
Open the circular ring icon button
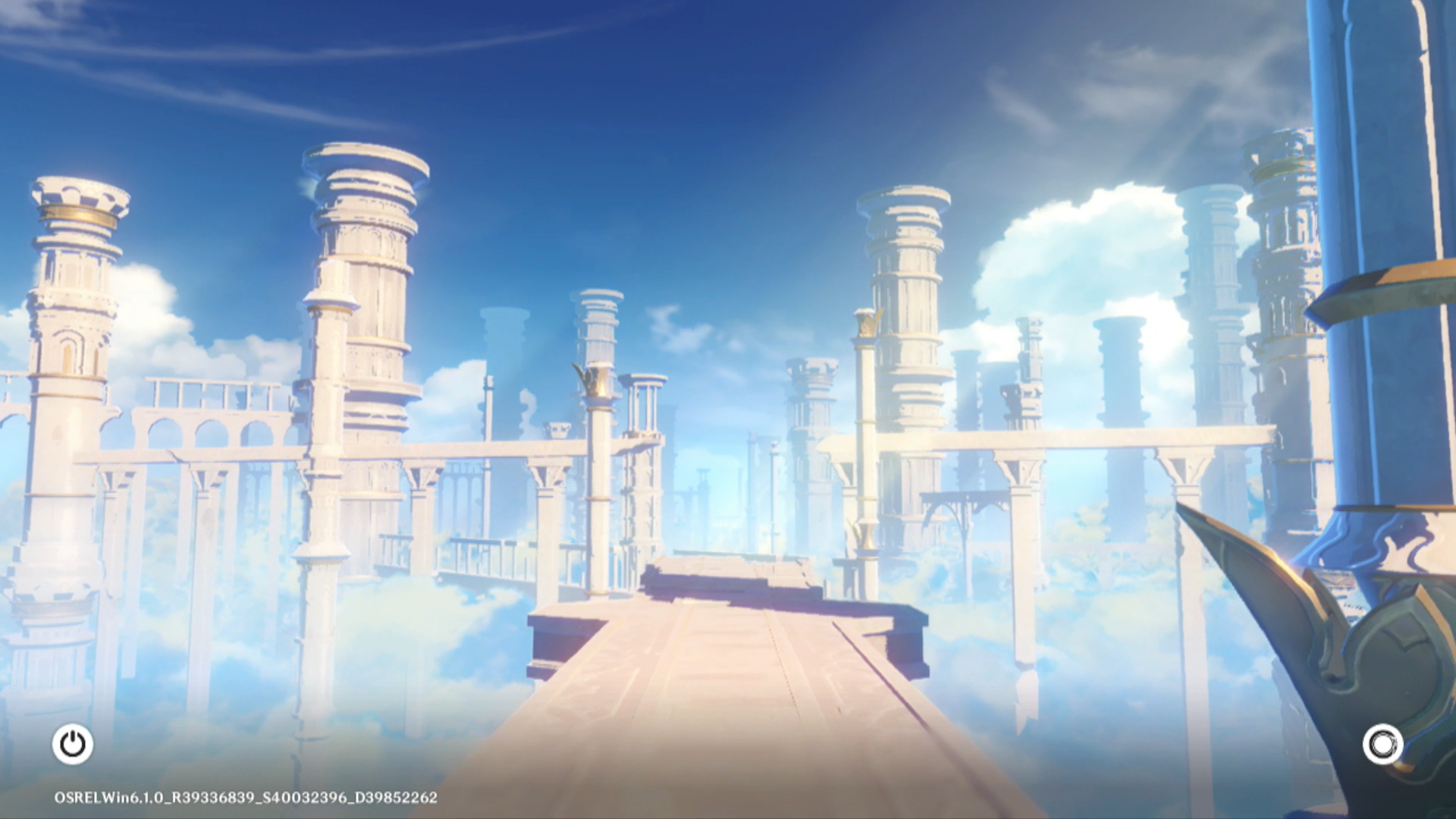point(1382,745)
